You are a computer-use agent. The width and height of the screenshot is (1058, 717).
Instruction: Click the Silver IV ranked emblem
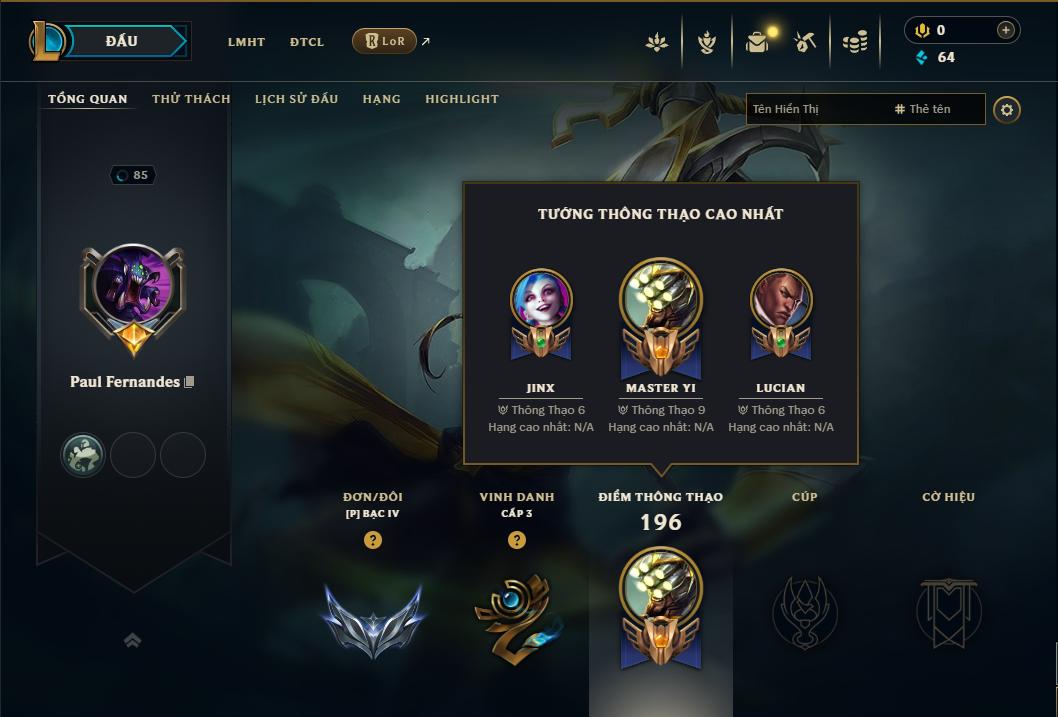click(x=373, y=617)
